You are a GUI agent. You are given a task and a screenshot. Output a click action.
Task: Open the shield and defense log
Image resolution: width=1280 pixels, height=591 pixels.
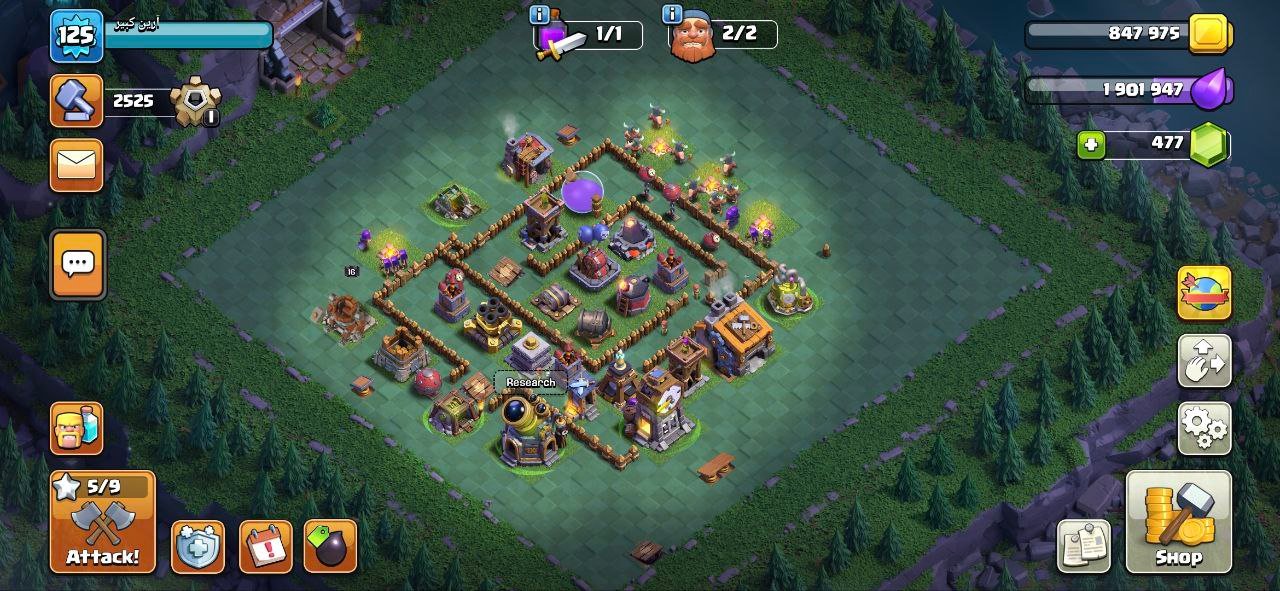tap(197, 547)
